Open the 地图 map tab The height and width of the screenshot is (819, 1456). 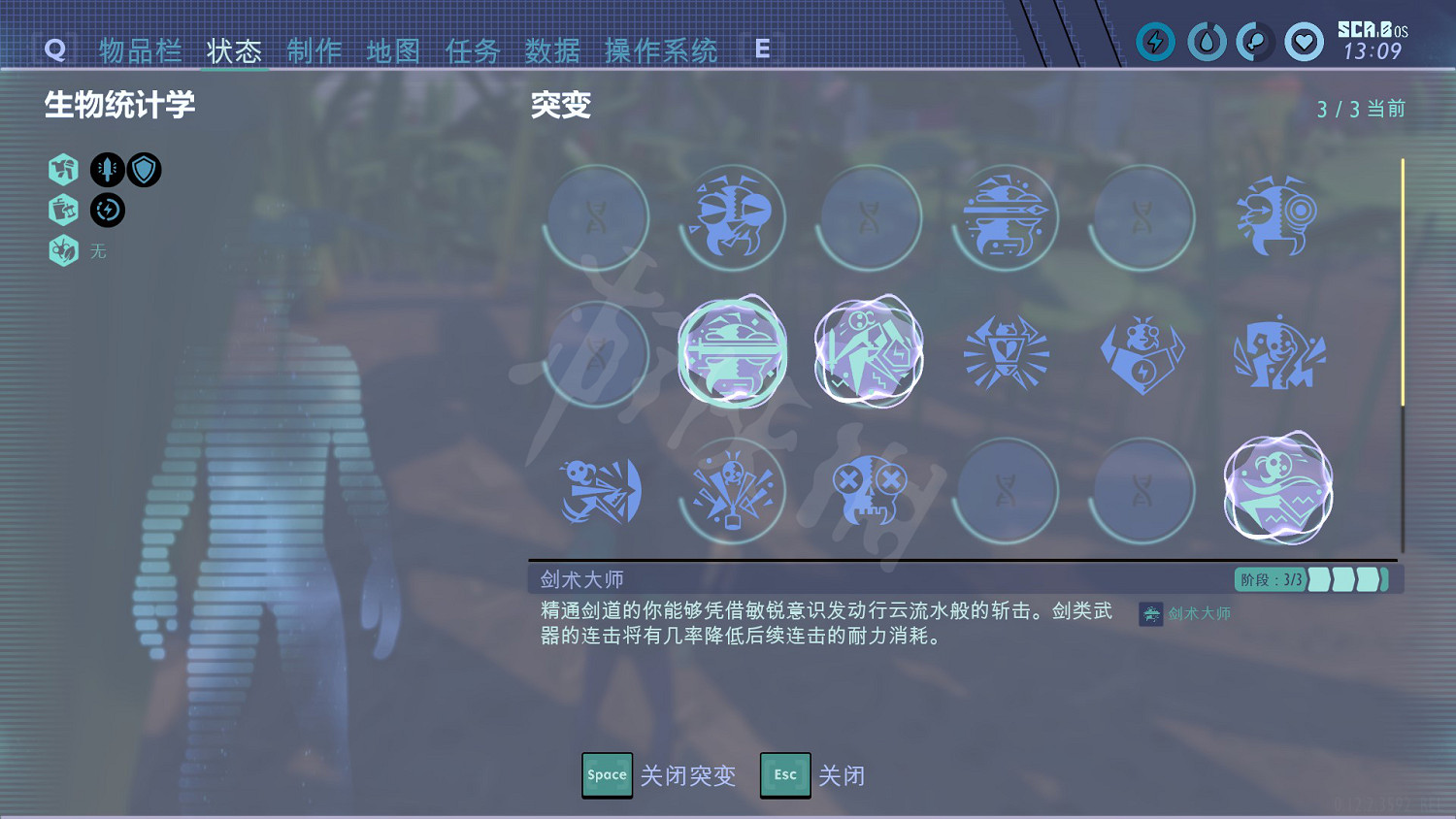(x=391, y=52)
